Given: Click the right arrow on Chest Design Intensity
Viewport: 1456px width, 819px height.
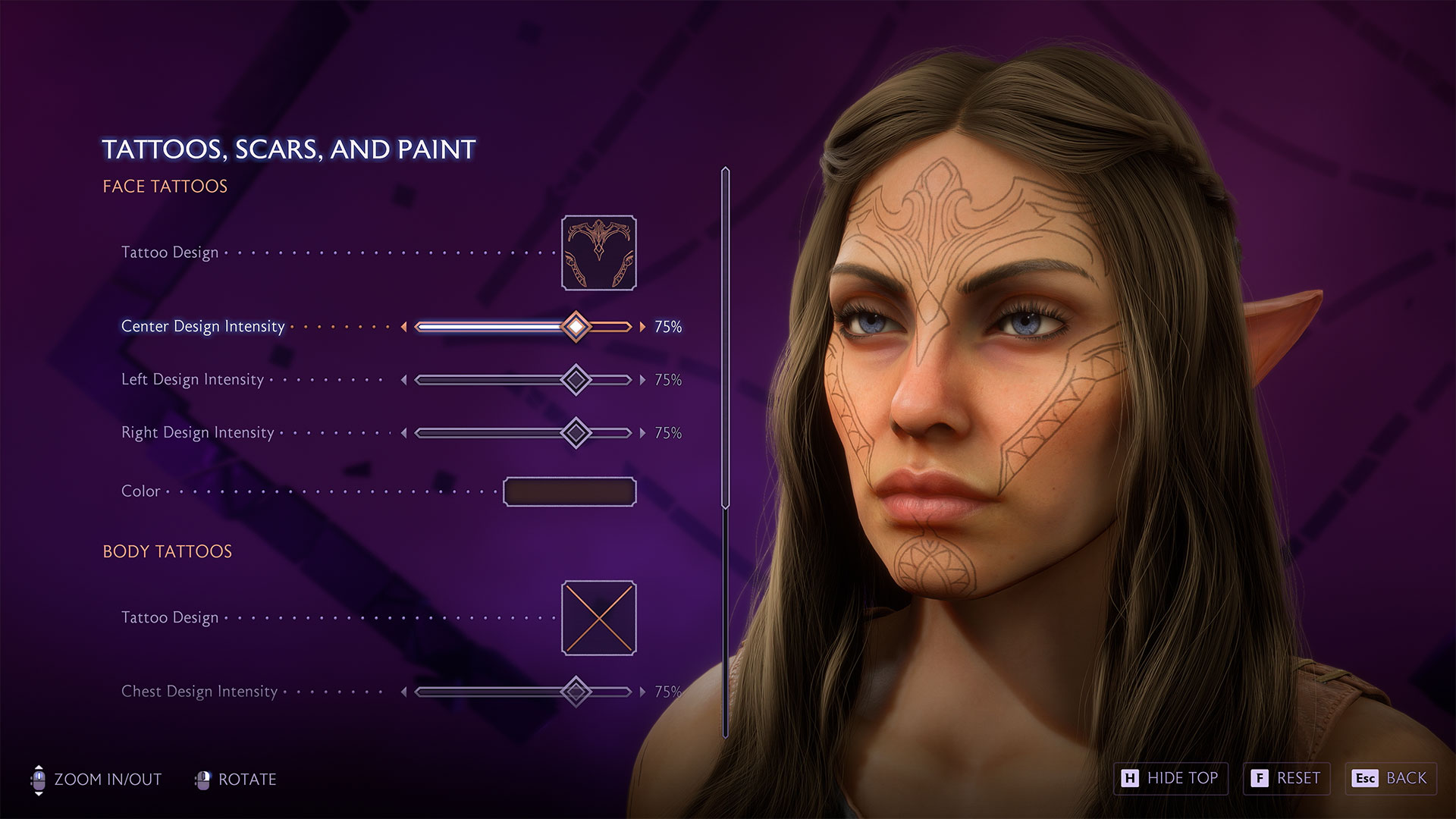Looking at the screenshot, I should [x=642, y=692].
